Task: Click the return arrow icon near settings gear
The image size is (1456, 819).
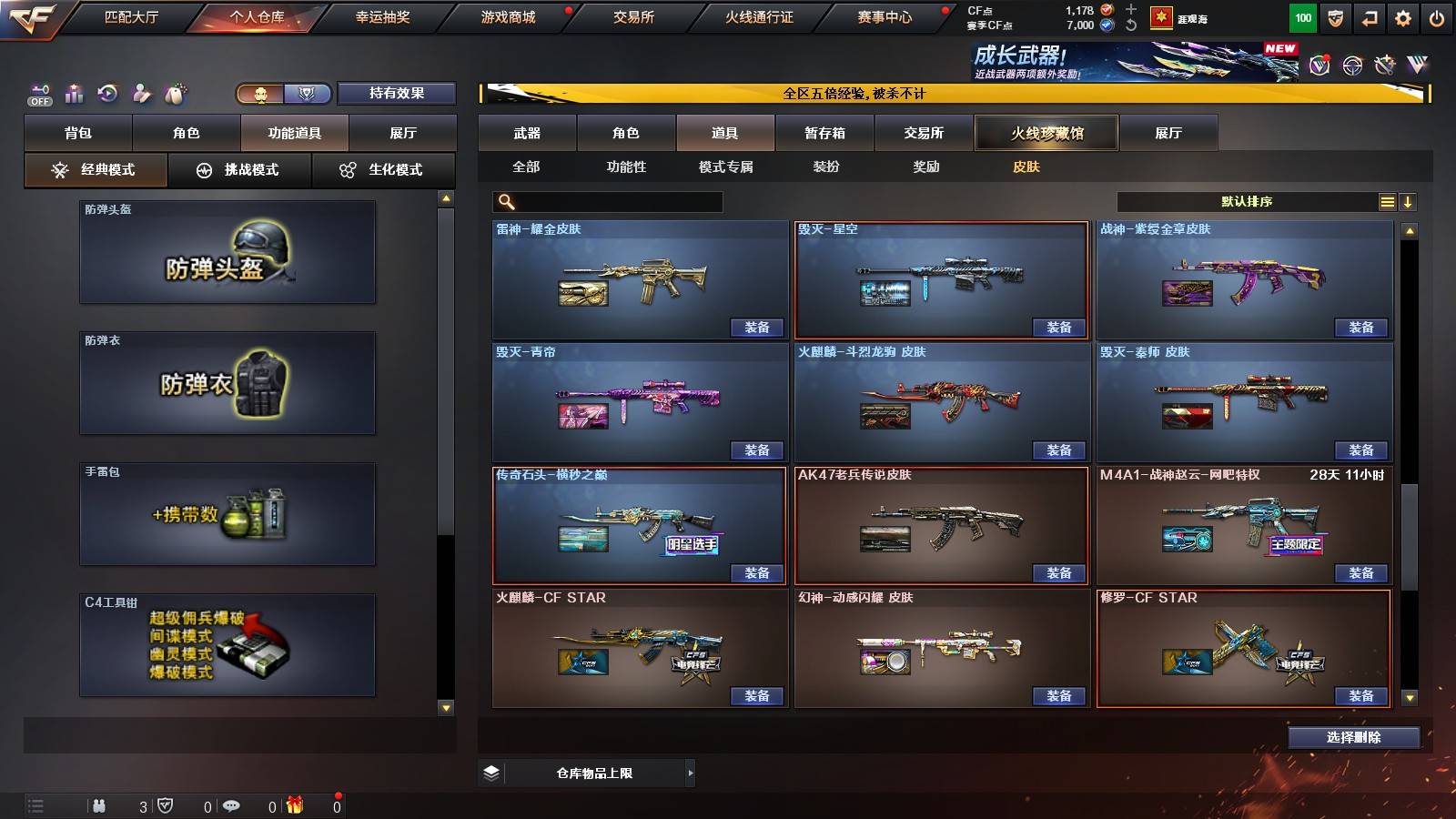Action: point(1368,16)
